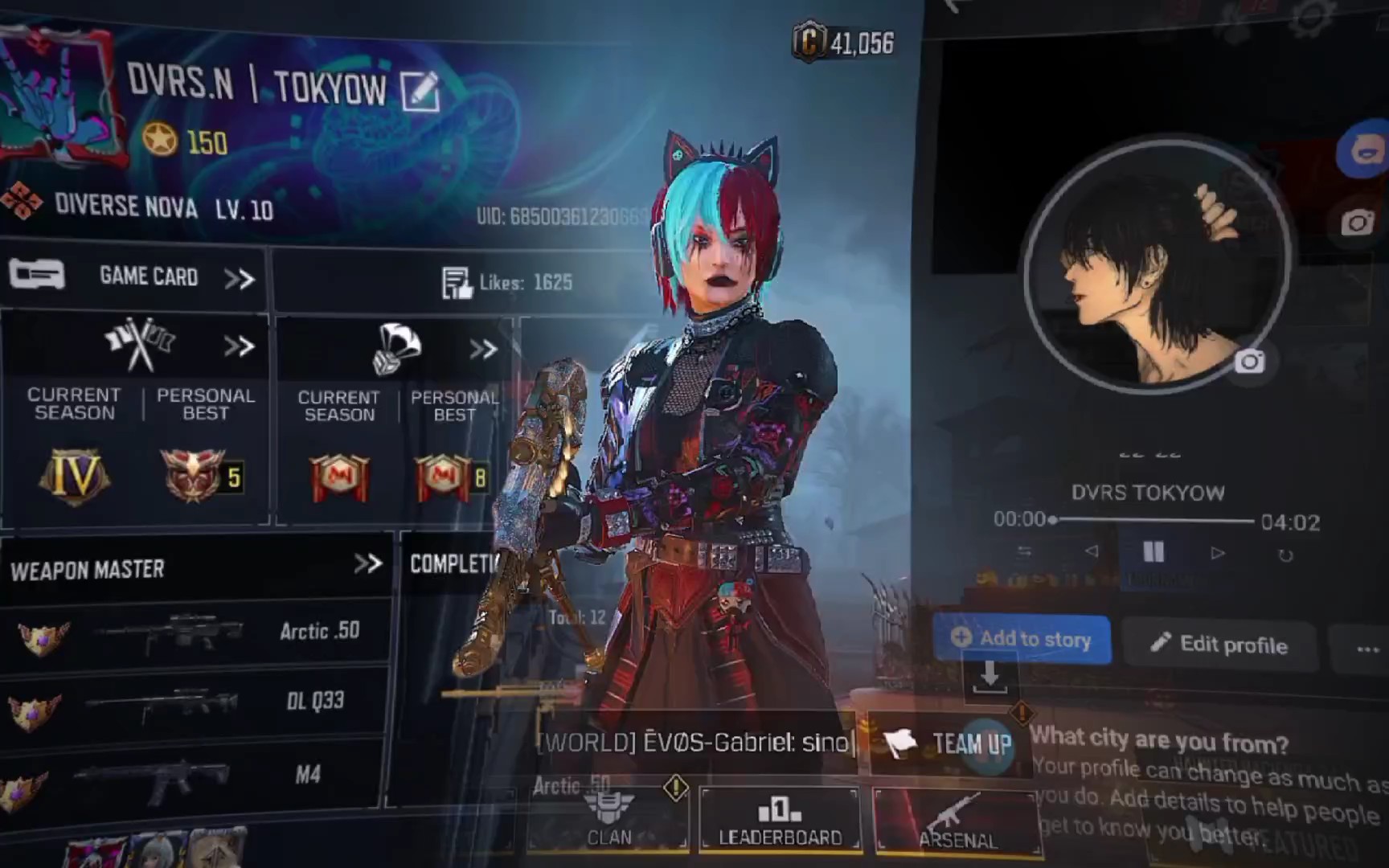Expand the multiplayer ranked stats arrows
This screenshot has height=868, width=1389.
[239, 347]
